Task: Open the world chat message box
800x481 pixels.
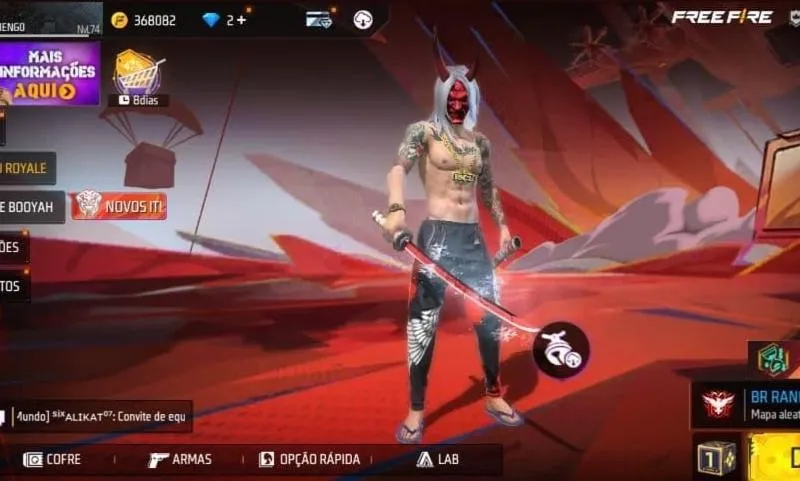Action: [98, 416]
